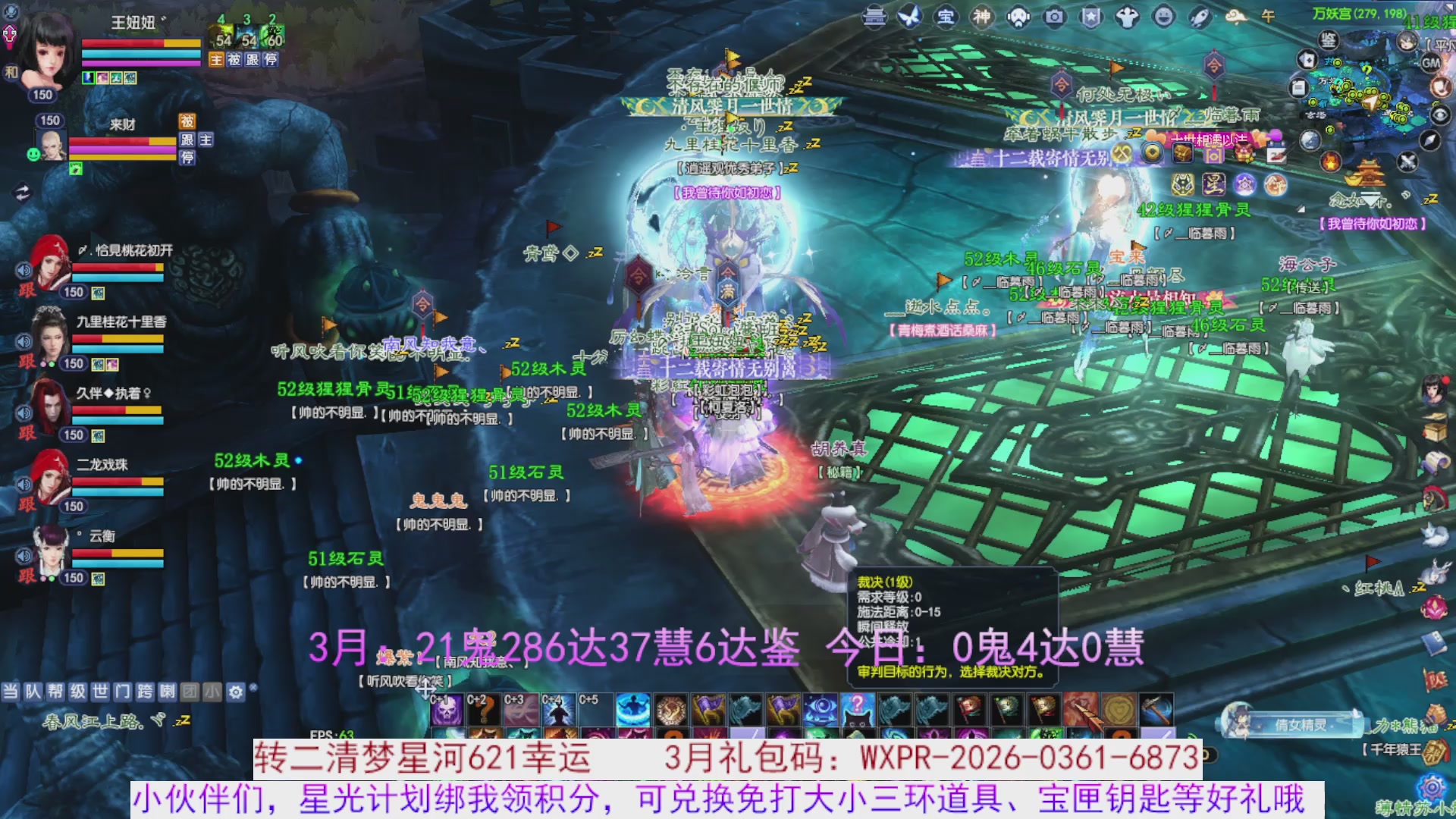Toggle 停 stop on 王妞妞's party frame
This screenshot has height=819, width=1456.
[269, 60]
